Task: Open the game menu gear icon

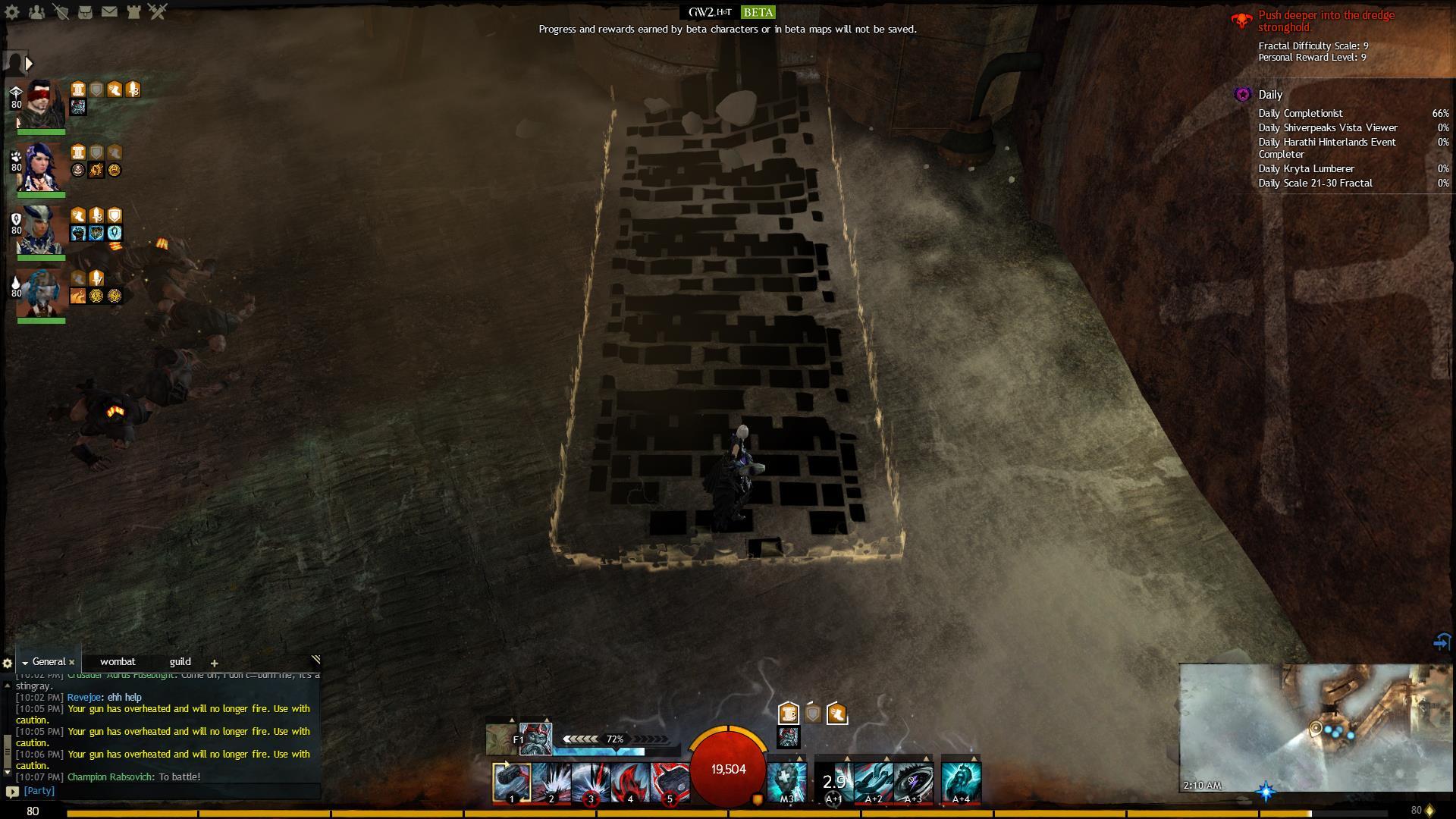Action: 12,12
